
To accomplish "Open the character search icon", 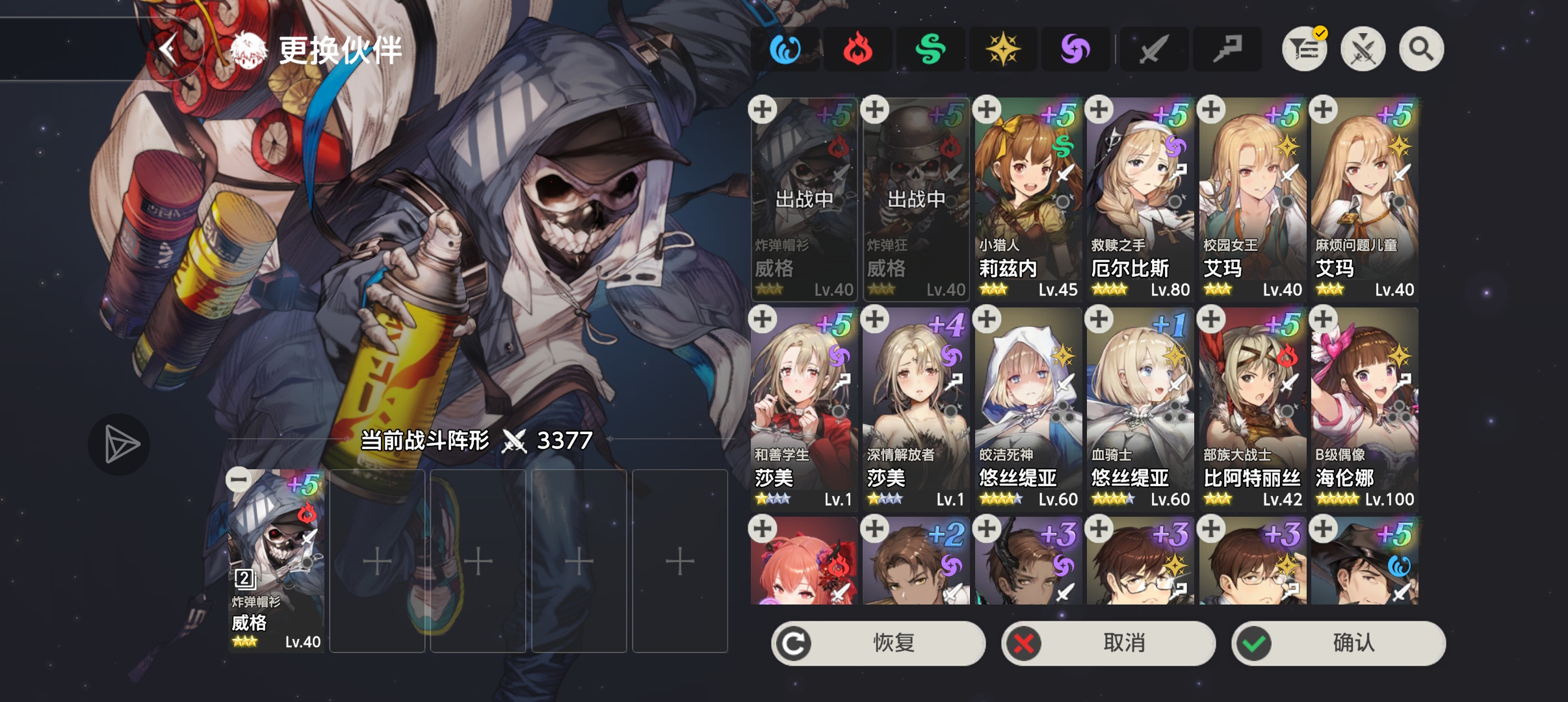I will (1421, 48).
